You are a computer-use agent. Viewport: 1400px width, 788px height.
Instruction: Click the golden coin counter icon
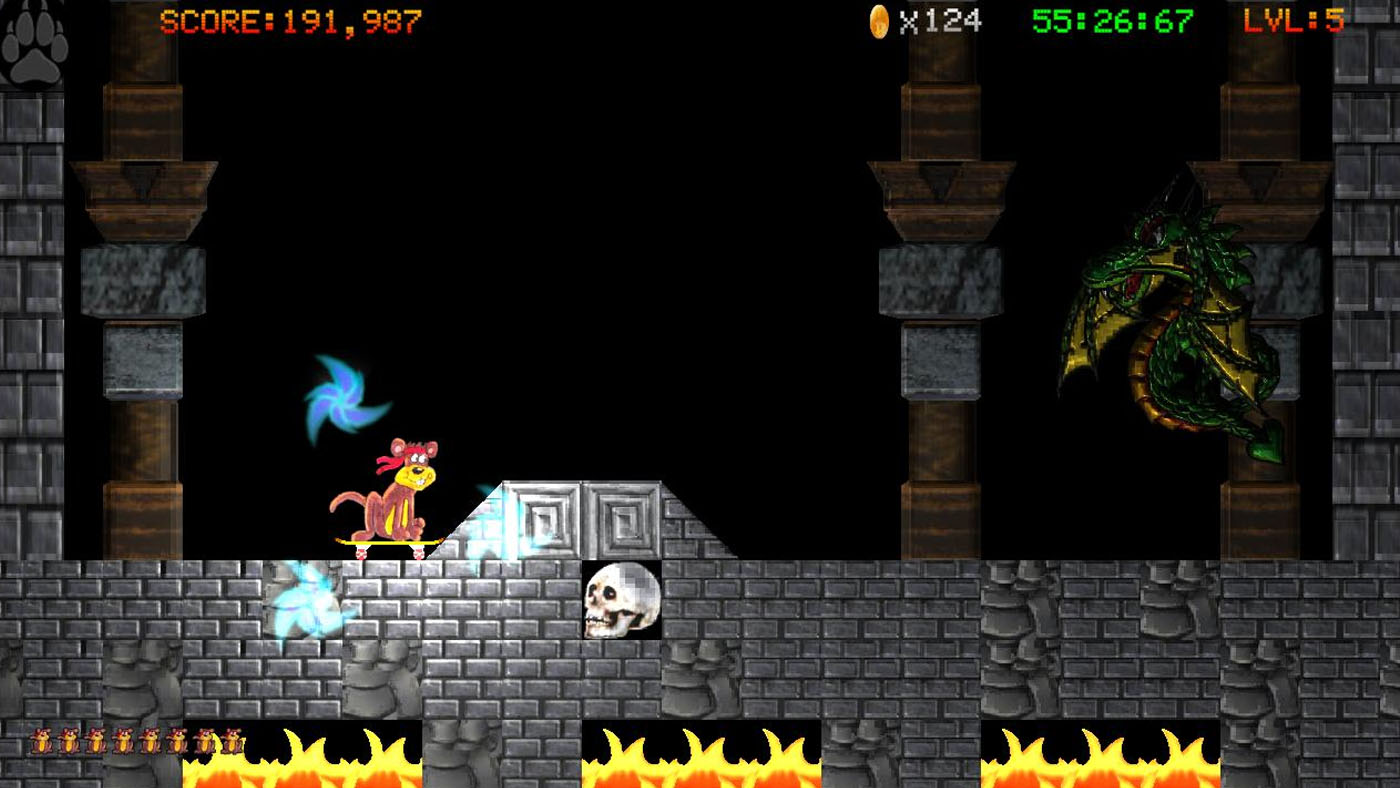click(878, 22)
